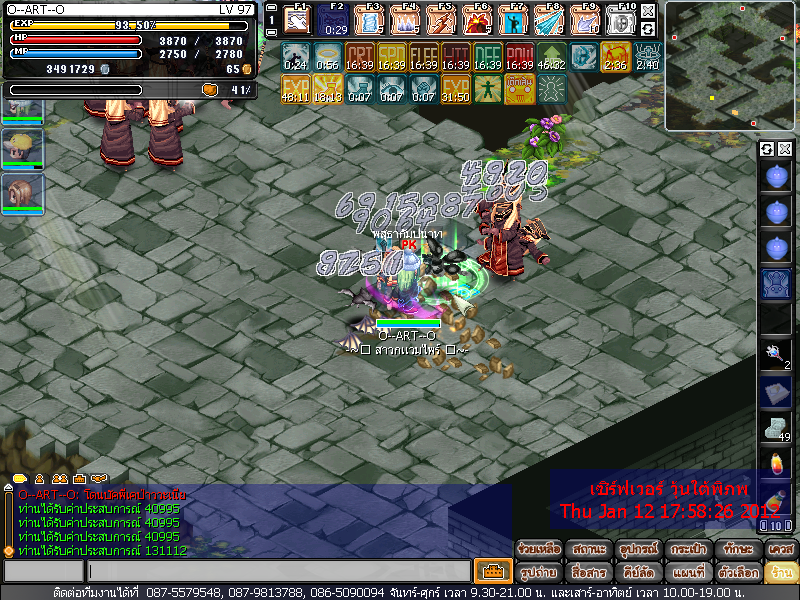Open the ร้าน shop button

[x=781, y=573]
